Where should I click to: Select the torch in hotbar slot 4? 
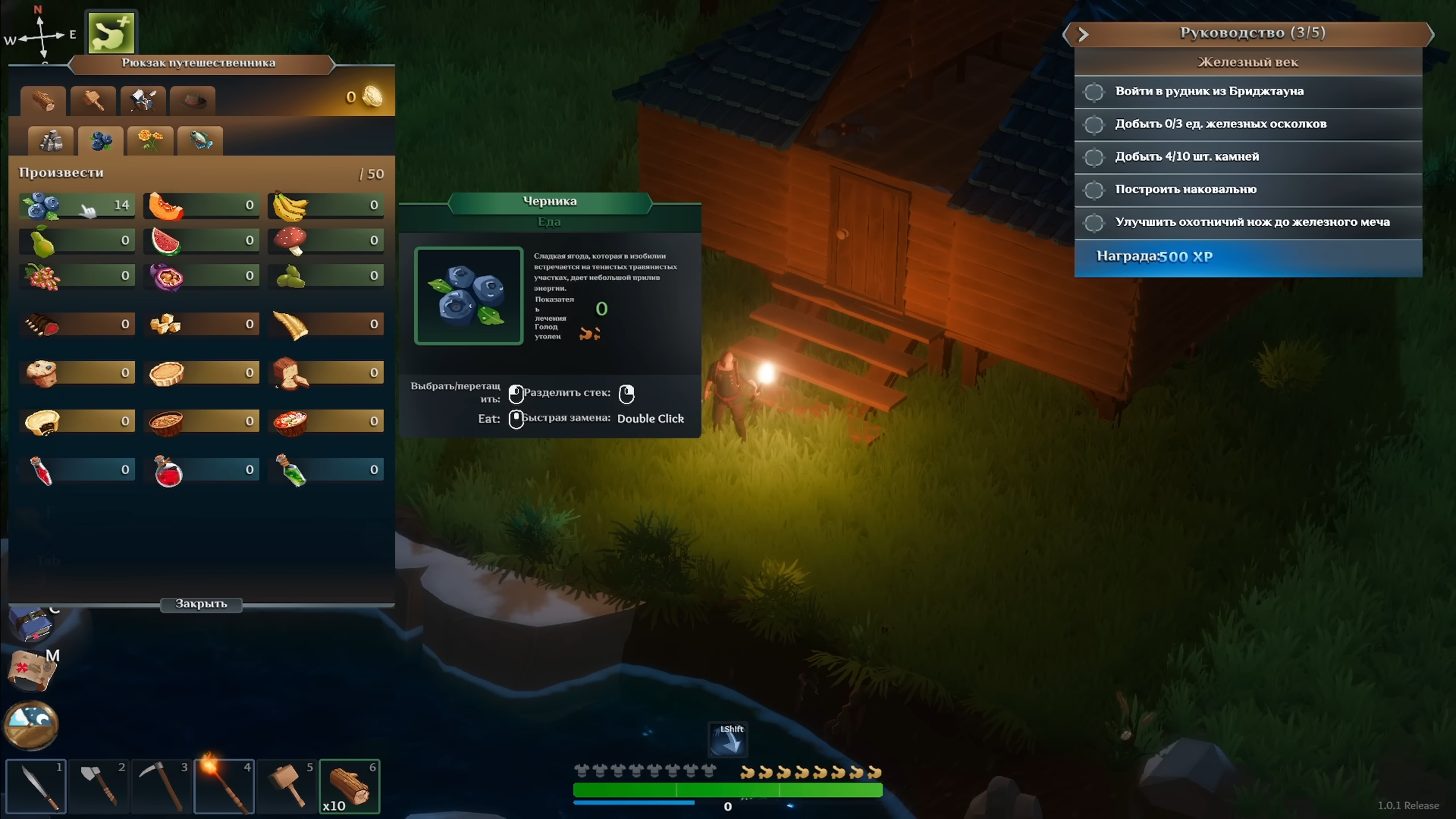point(224,787)
